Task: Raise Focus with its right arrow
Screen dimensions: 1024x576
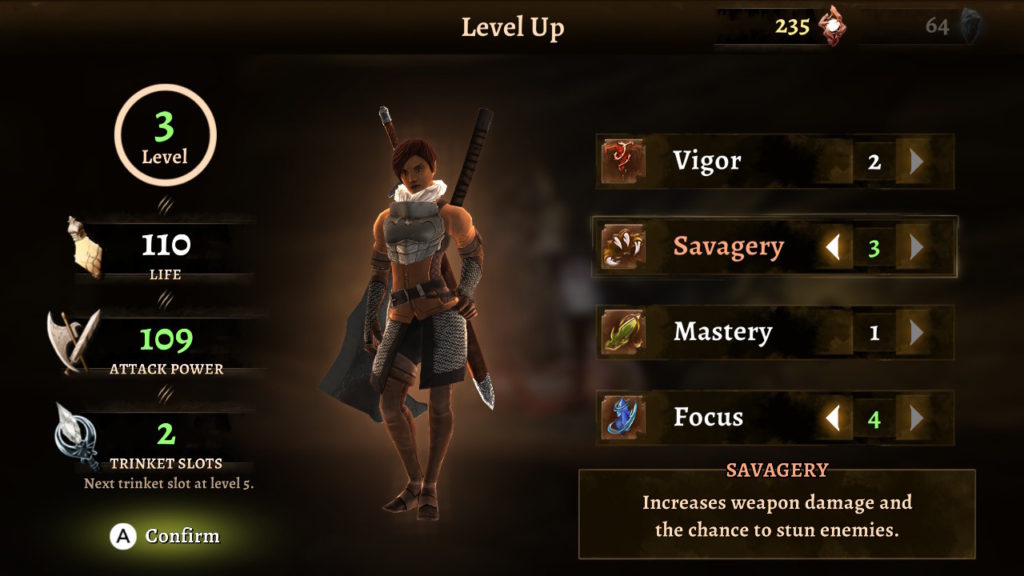Action: [915, 418]
